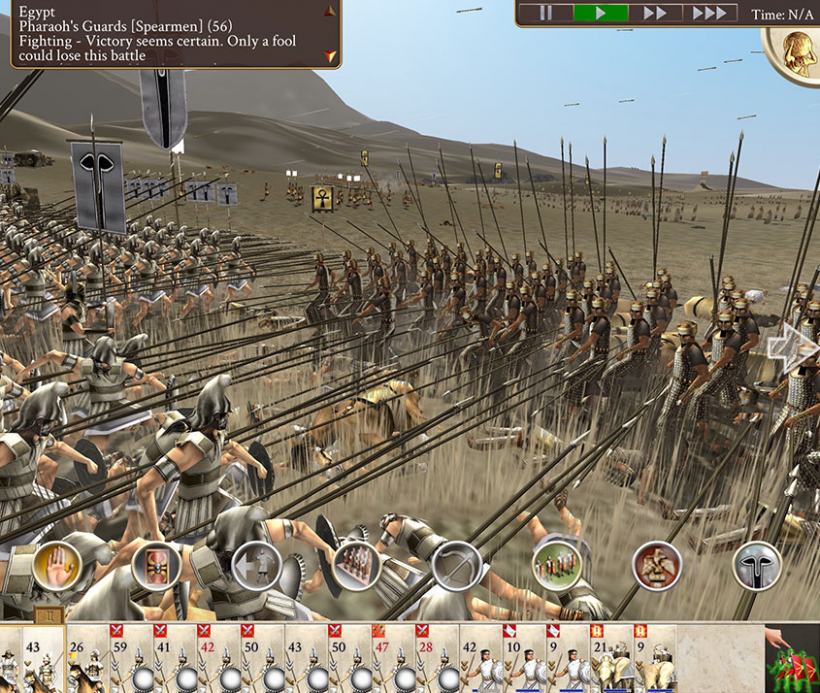The image size is (820, 693).
Task: Activate the raised hand halt command
Action: [x=56, y=566]
